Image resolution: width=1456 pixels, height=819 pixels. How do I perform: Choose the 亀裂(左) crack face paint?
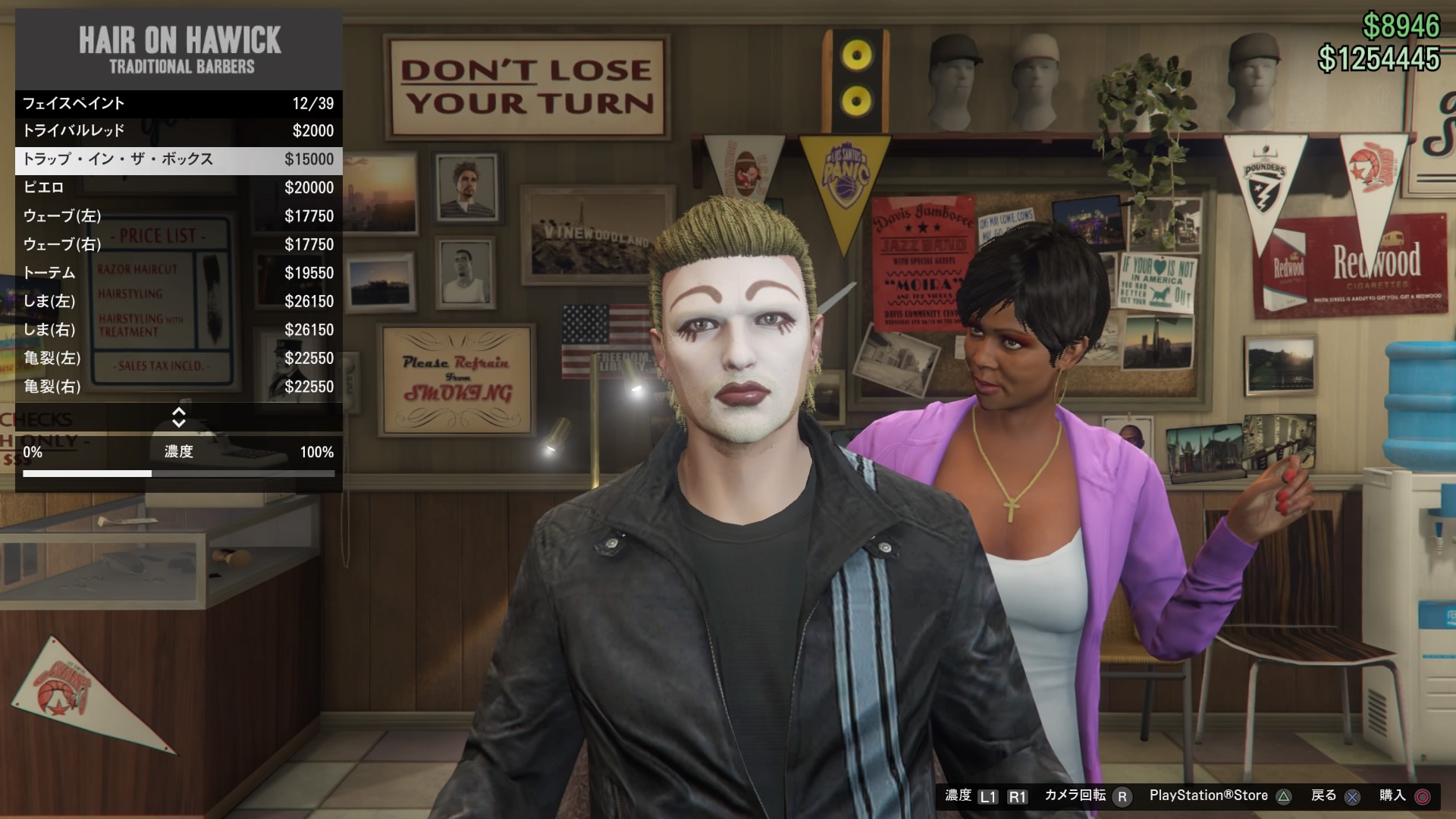[178, 358]
